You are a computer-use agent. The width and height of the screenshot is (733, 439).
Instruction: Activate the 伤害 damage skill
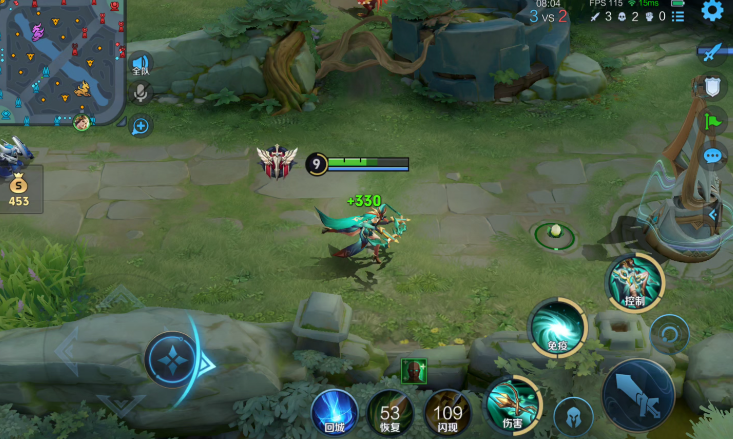512,405
